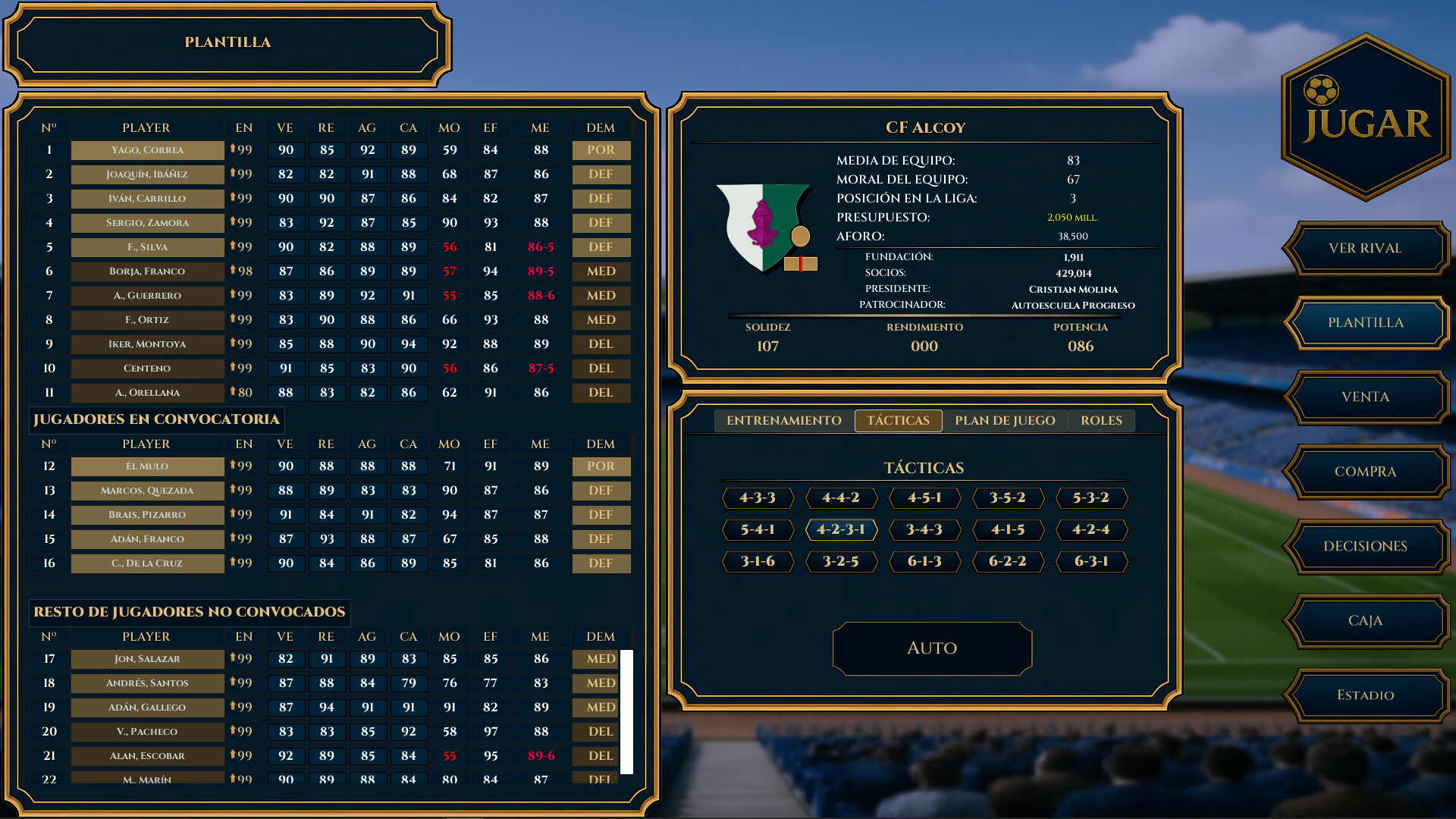This screenshot has width=1456, height=819.
Task: Open the ESTADIO screen
Action: coord(1365,695)
